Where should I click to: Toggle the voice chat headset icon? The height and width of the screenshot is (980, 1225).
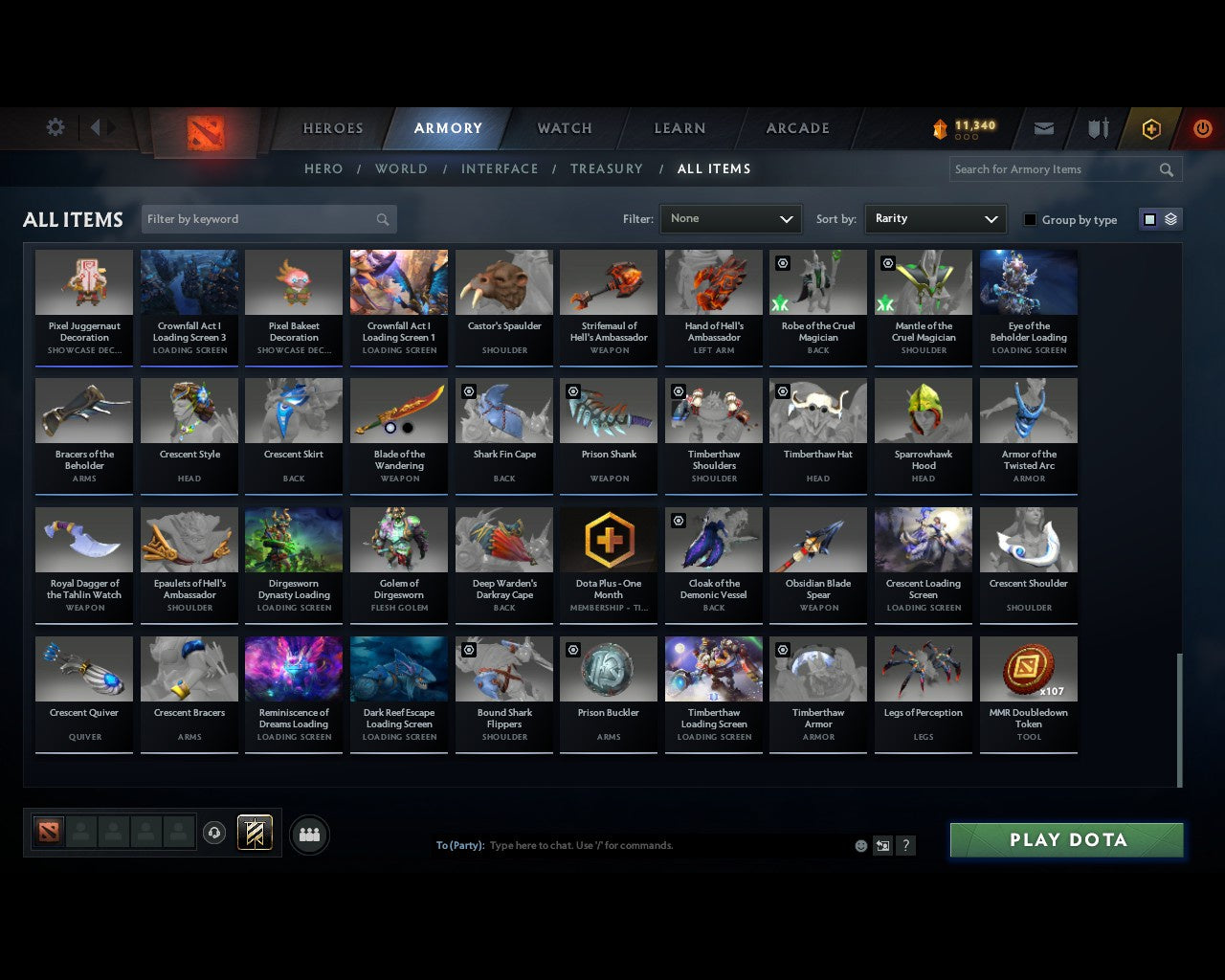[x=212, y=832]
